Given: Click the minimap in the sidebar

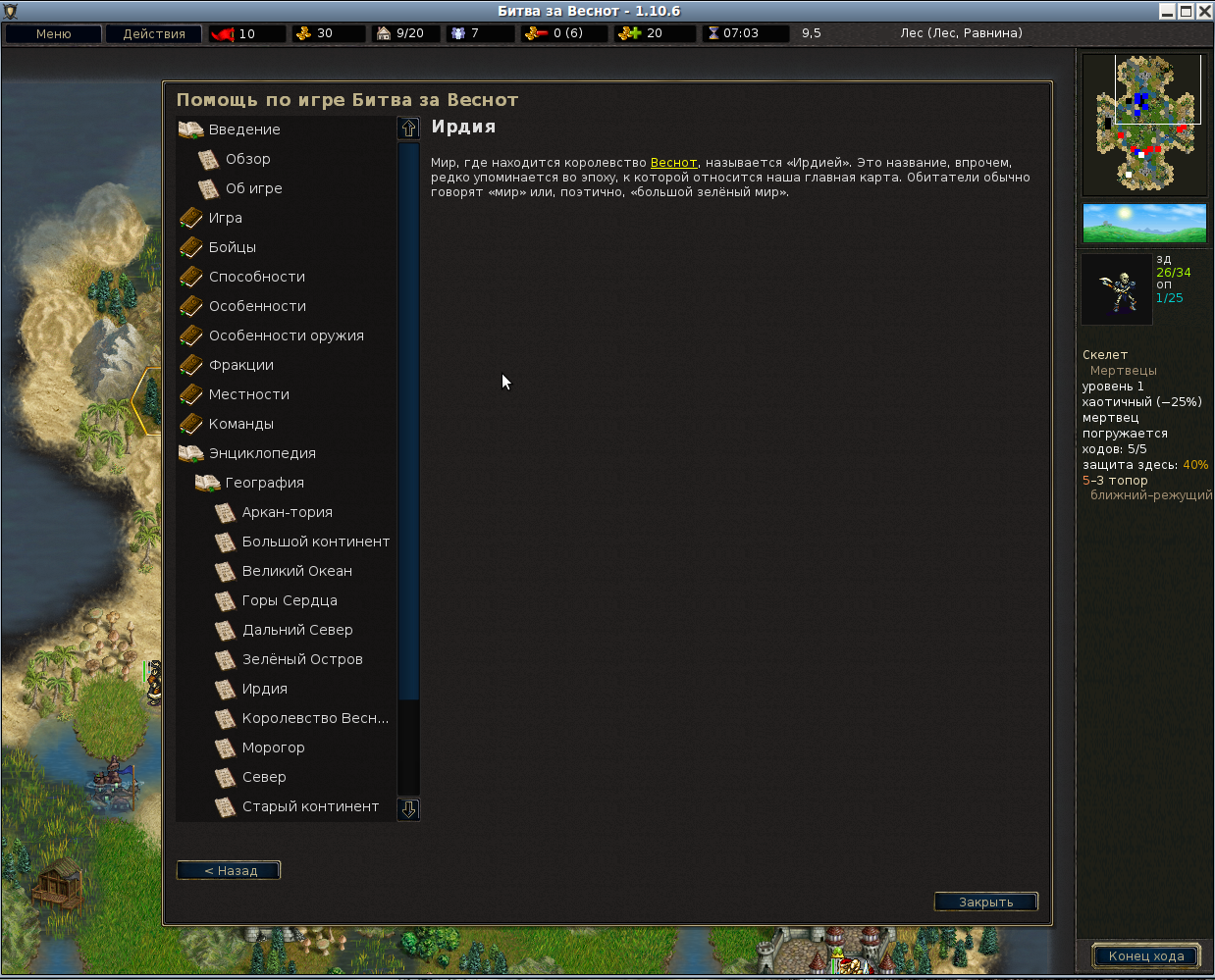Looking at the screenshot, I should pos(1144,124).
